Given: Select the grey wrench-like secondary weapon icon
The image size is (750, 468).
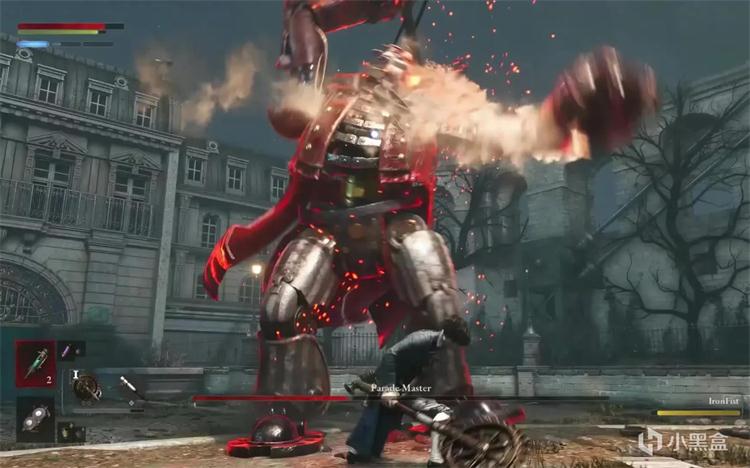Looking at the screenshot, I should 129,386.
